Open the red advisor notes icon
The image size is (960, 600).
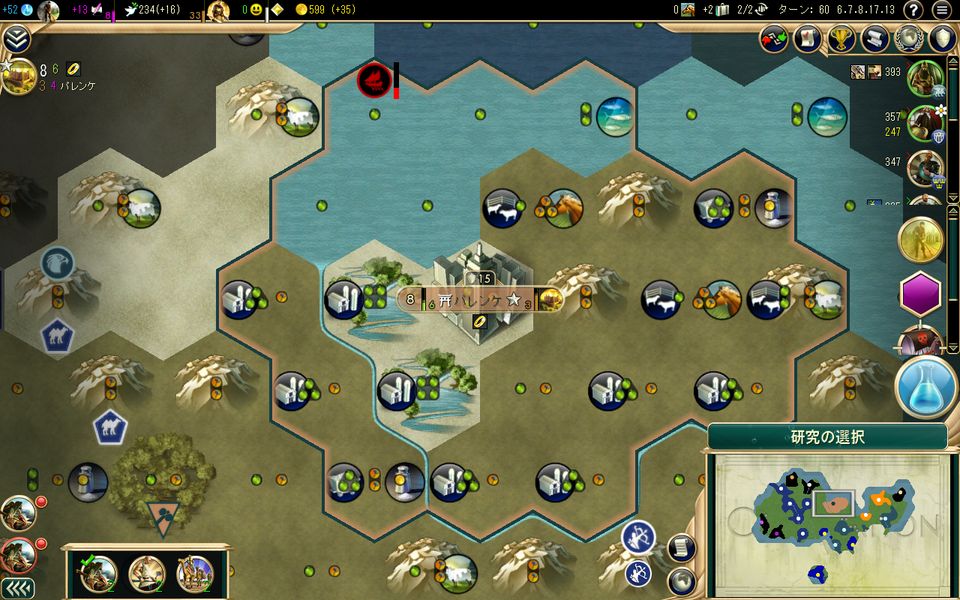point(808,39)
